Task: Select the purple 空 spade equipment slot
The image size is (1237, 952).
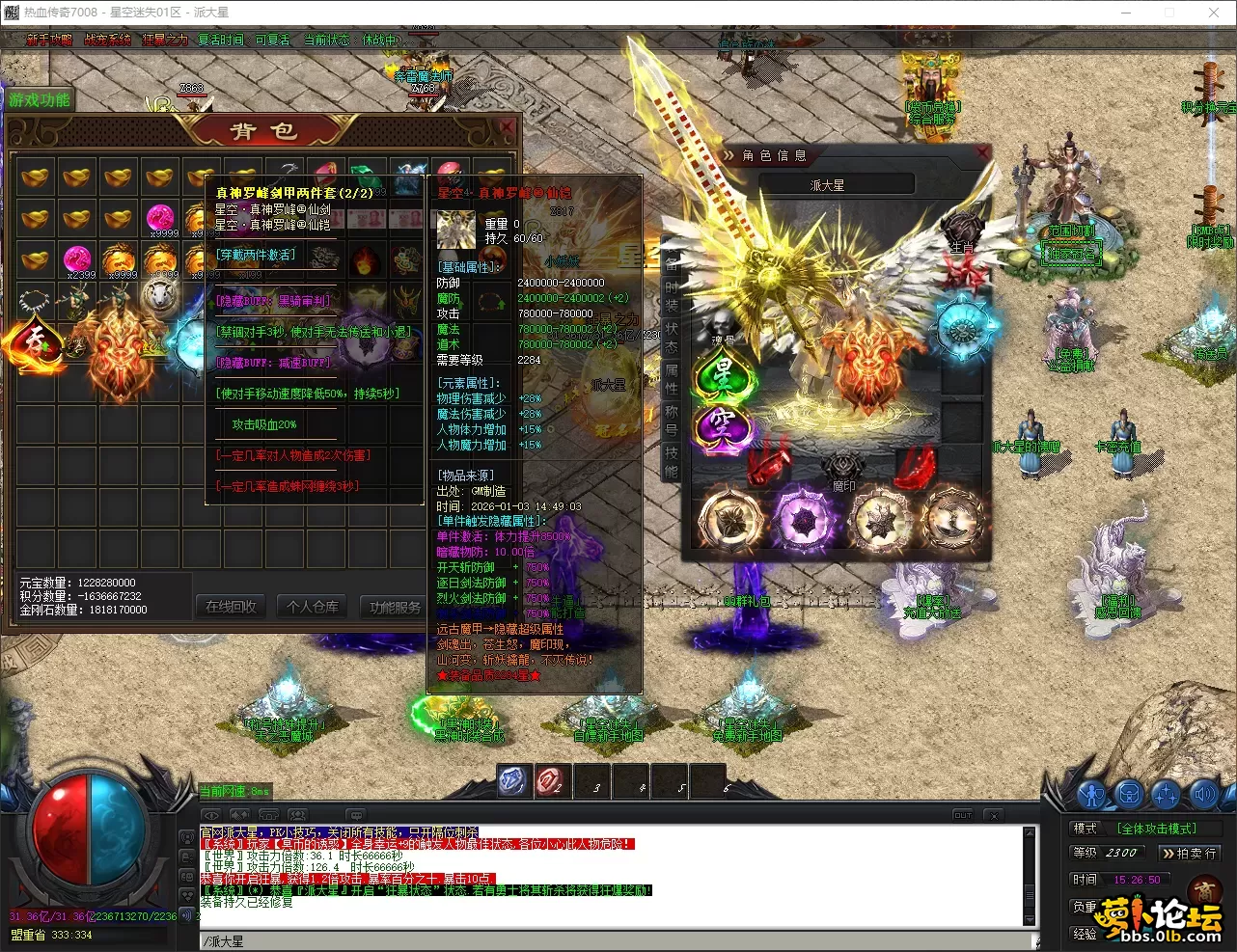Action: click(x=722, y=424)
